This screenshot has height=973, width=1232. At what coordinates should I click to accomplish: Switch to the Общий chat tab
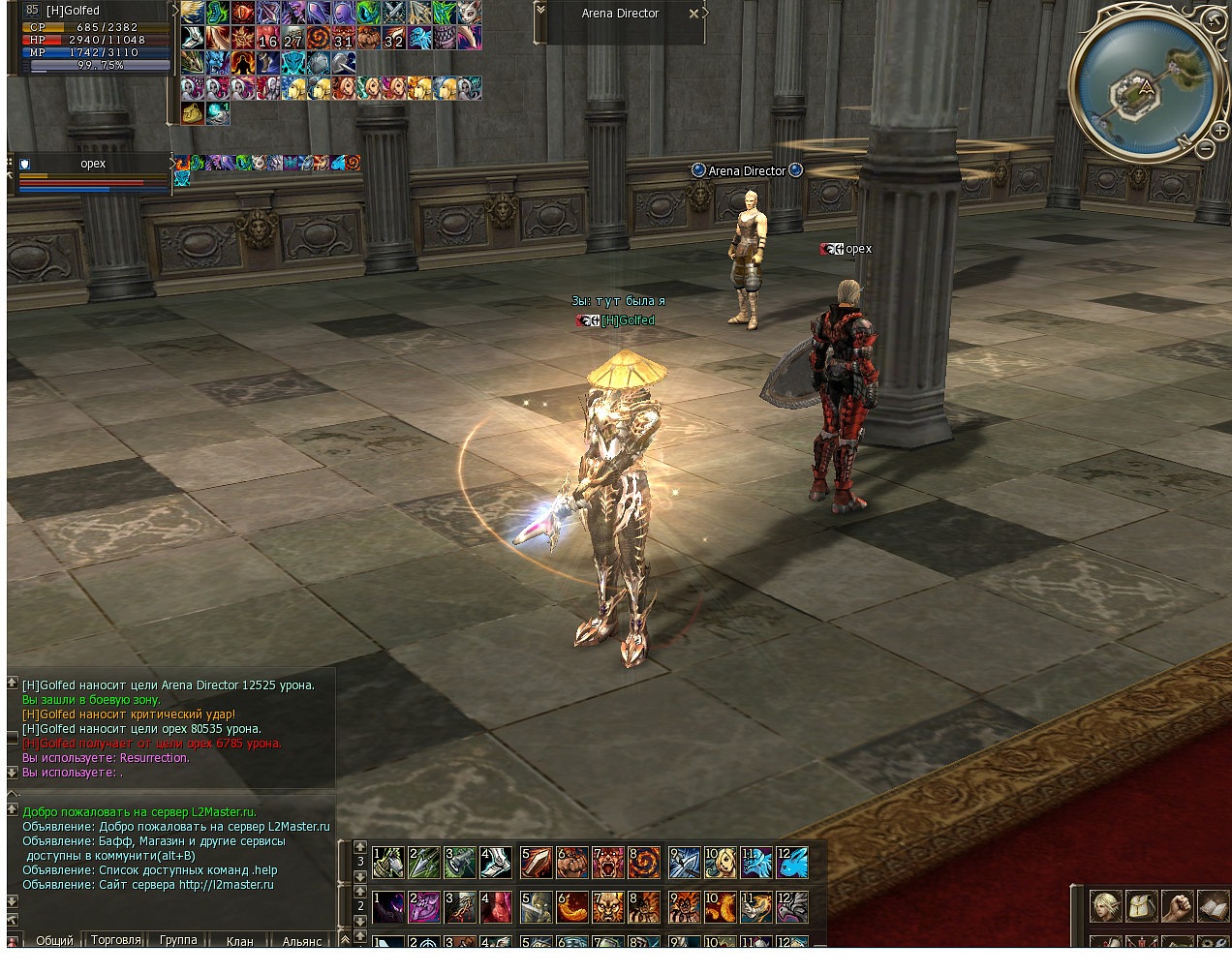(54, 940)
